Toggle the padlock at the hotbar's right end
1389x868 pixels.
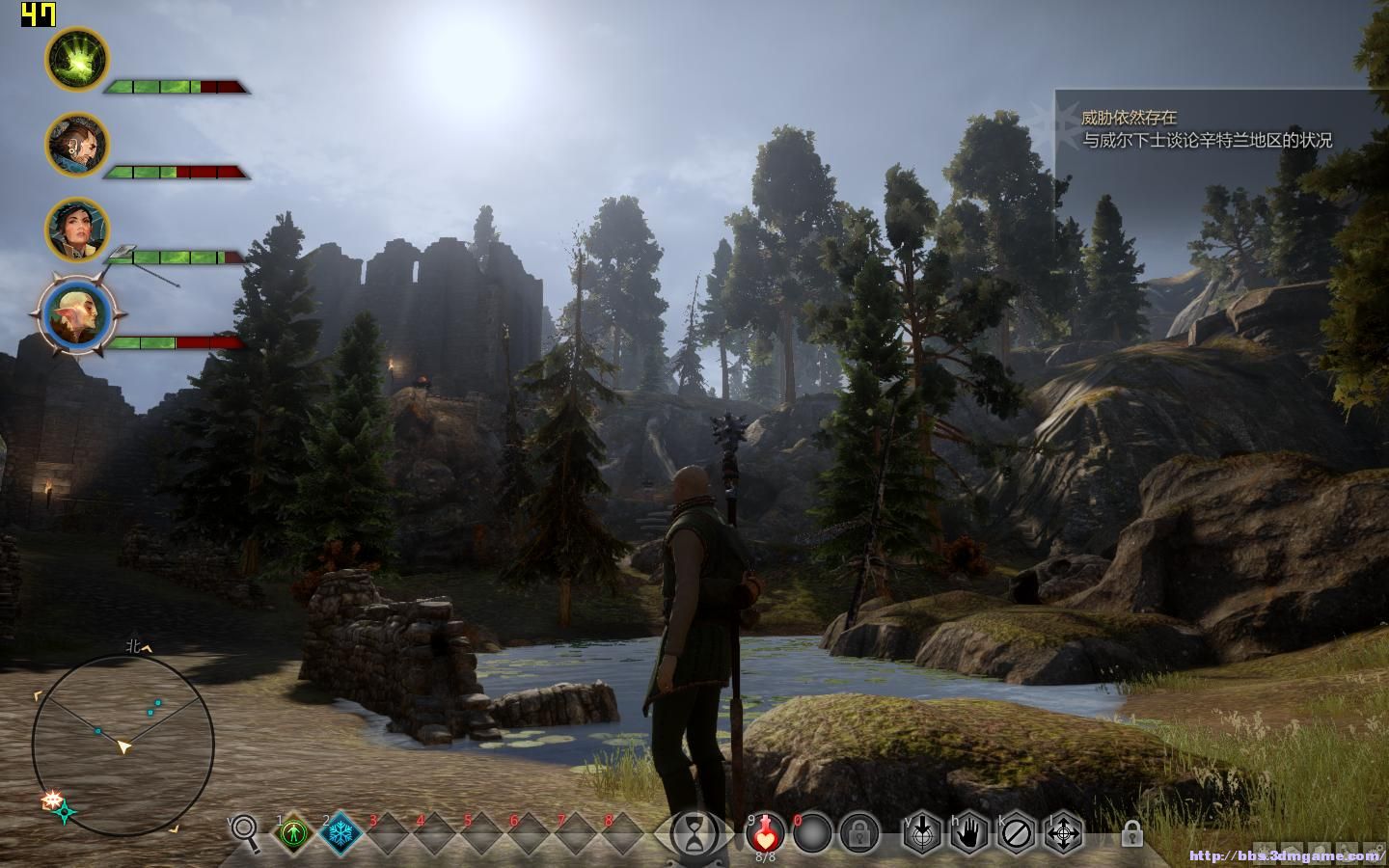(x=1131, y=832)
